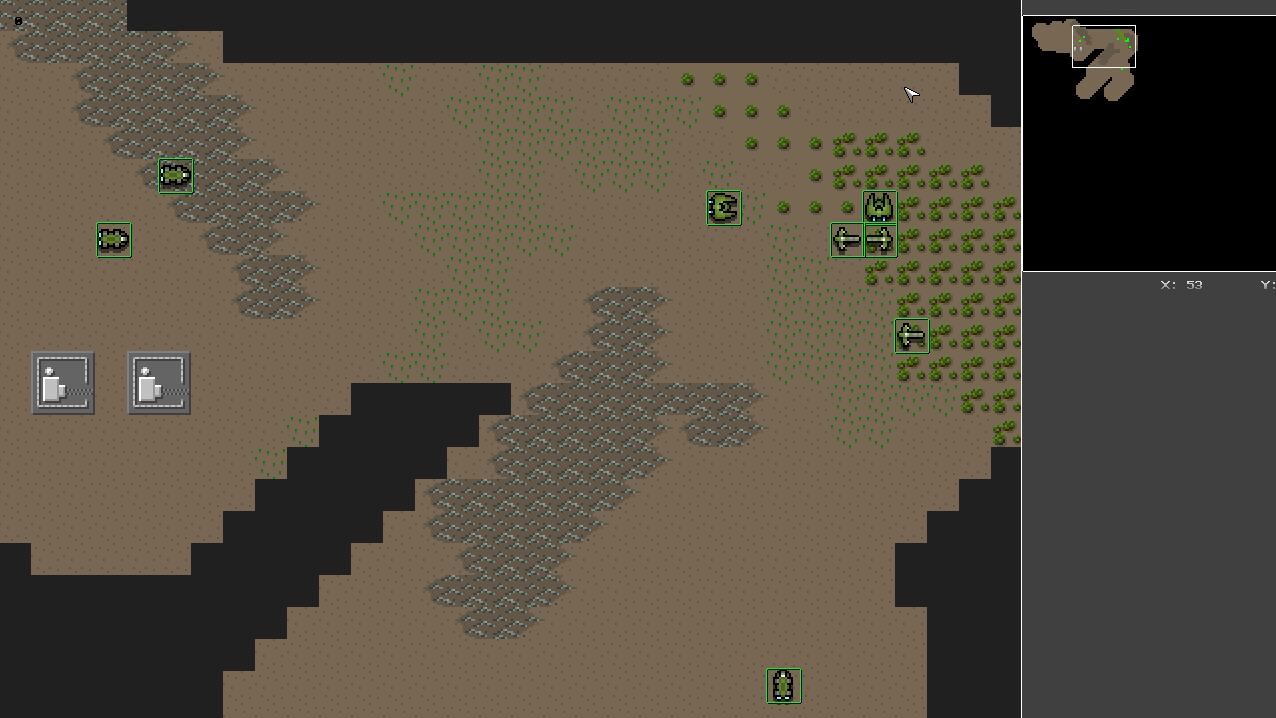This screenshot has height=718, width=1276.
Task: Select the claw-shaped unit facing upward
Action: pyautogui.click(x=880, y=207)
